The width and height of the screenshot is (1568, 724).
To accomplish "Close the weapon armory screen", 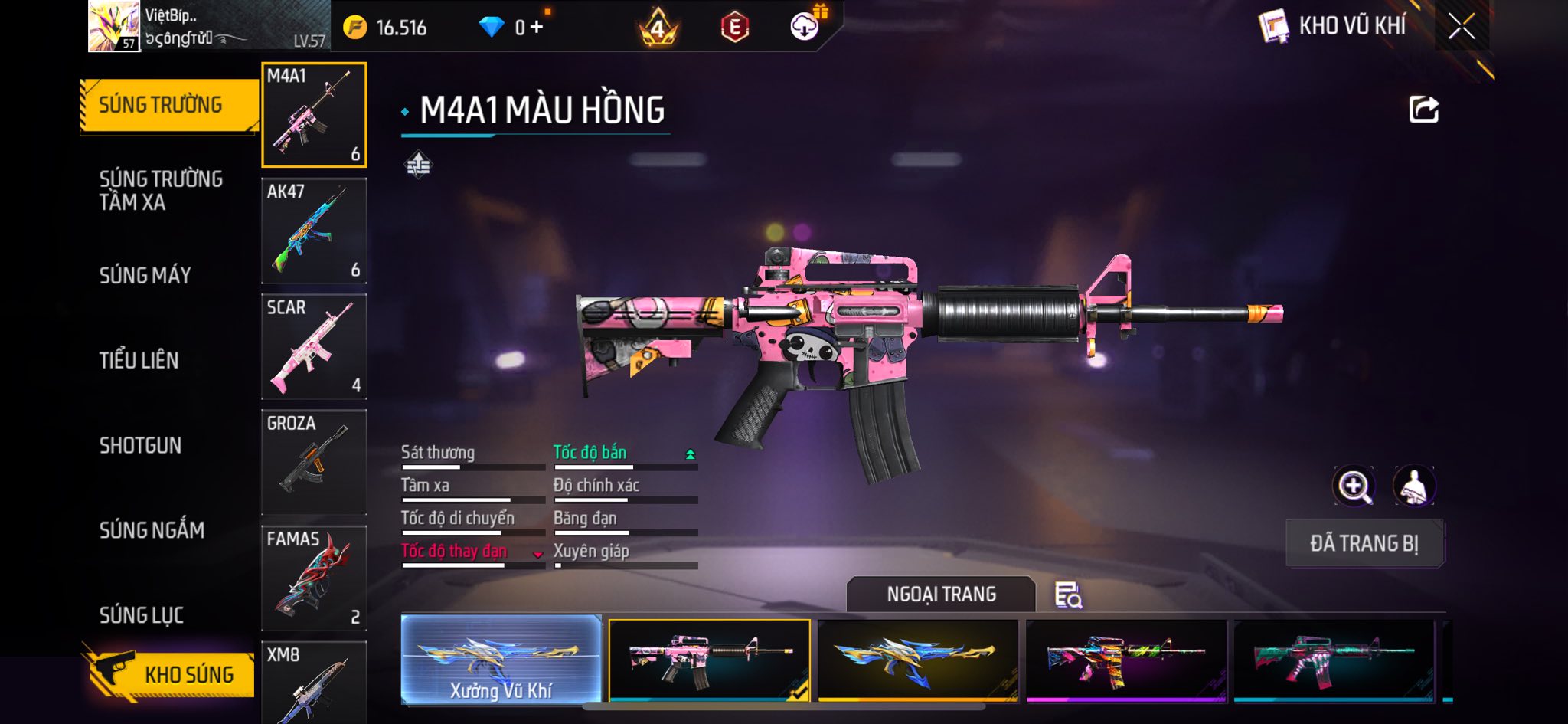I will coord(1461,27).
